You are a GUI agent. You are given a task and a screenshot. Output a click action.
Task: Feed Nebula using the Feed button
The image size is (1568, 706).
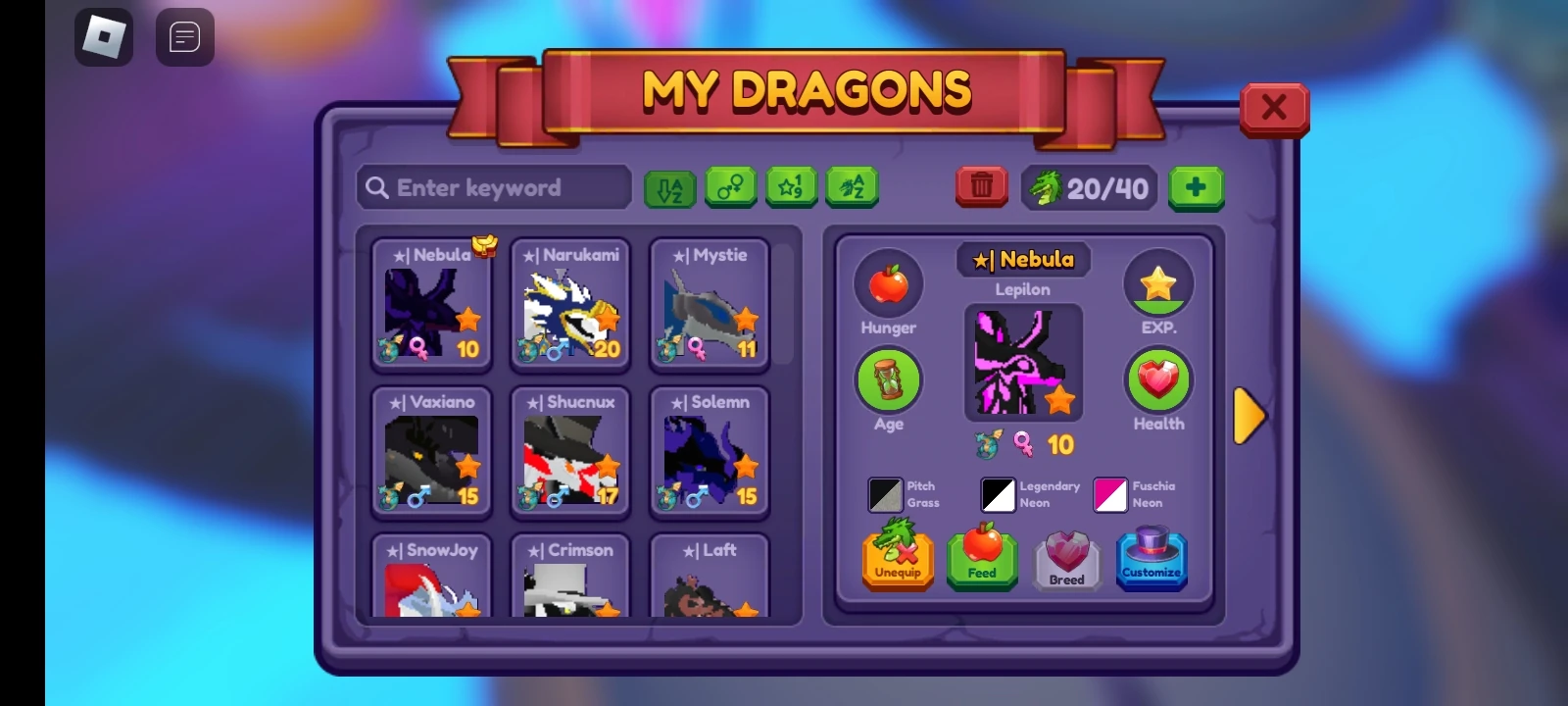point(982,559)
